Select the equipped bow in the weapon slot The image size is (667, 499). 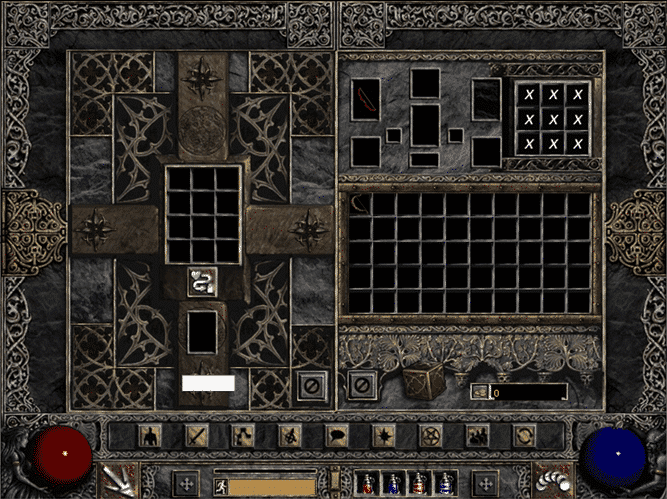coord(365,101)
